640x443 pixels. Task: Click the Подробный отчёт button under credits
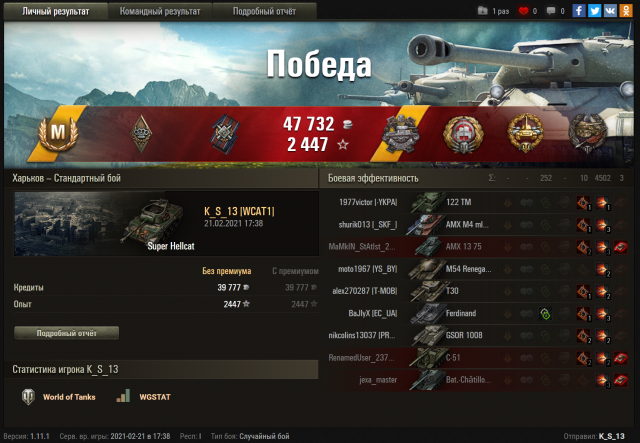point(66,333)
